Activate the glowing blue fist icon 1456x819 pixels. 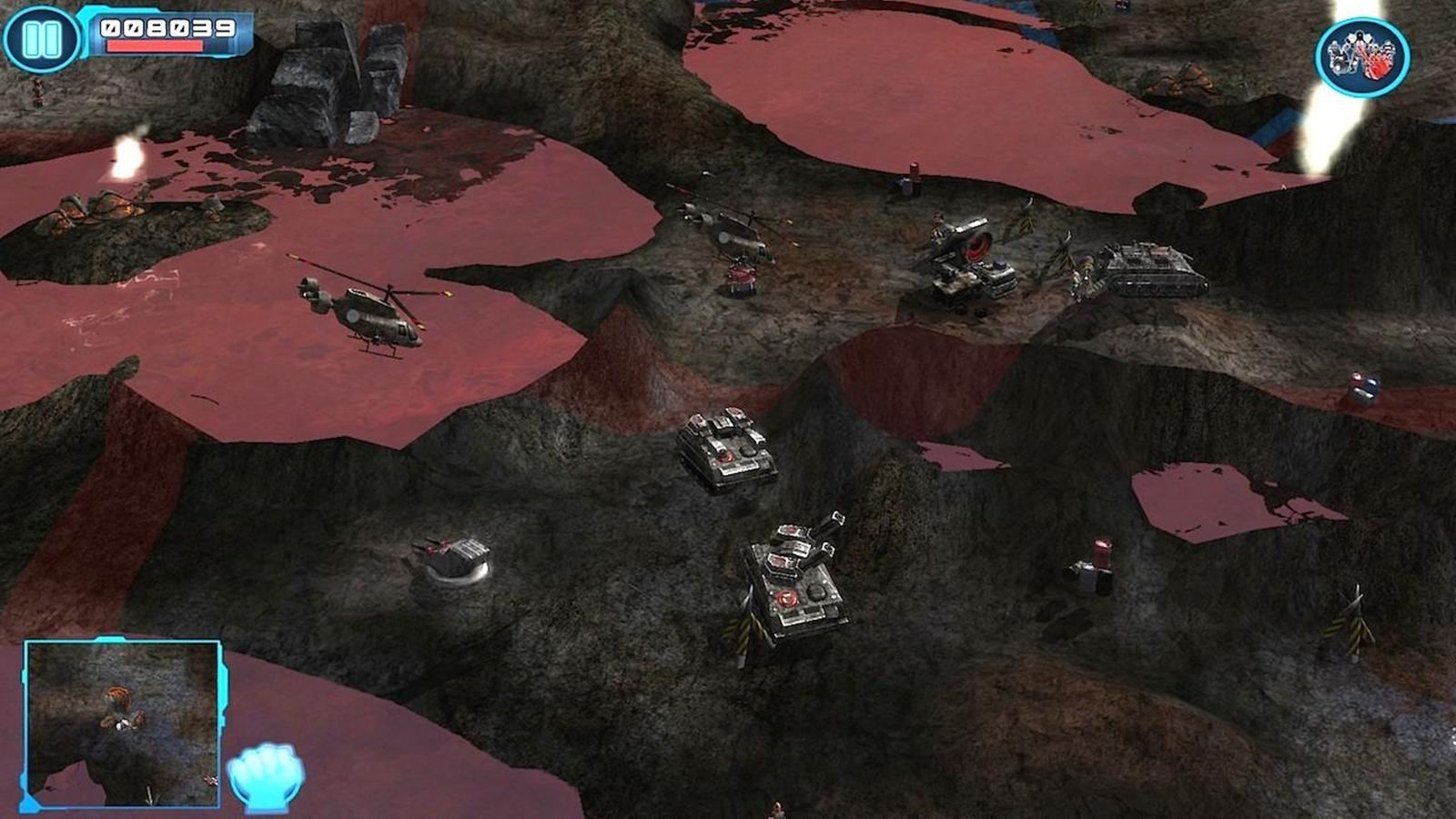266,776
